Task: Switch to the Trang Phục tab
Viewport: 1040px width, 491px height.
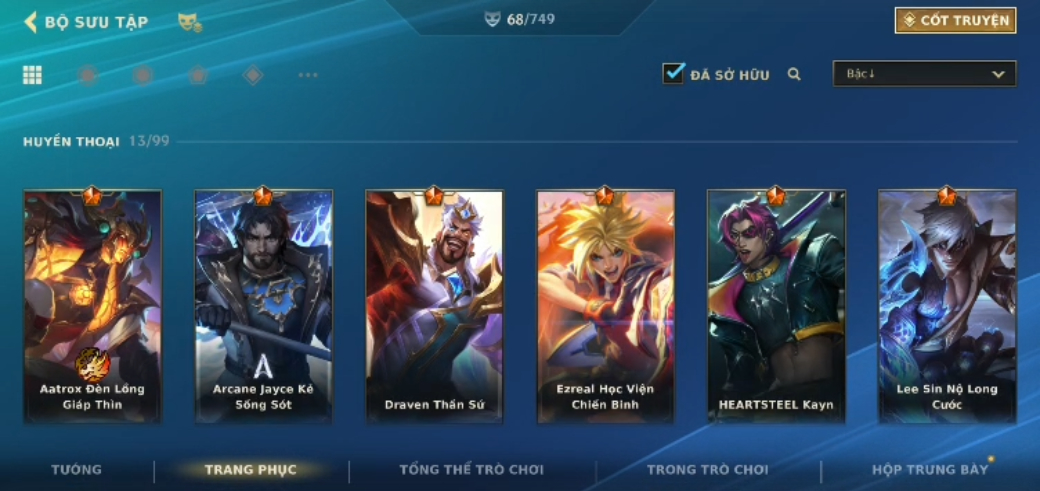Action: tap(251, 470)
